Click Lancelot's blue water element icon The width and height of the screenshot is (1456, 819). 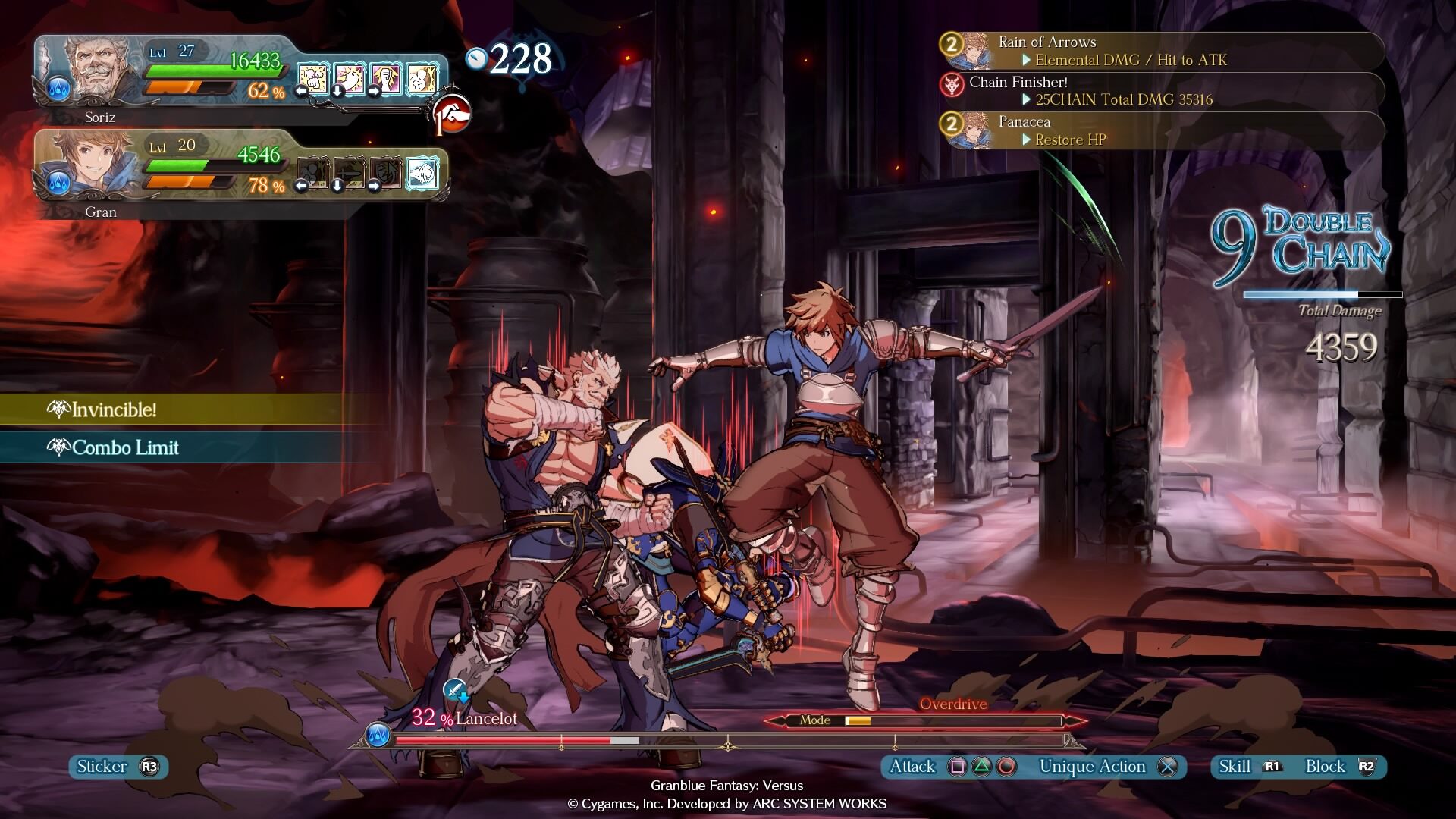[377, 735]
